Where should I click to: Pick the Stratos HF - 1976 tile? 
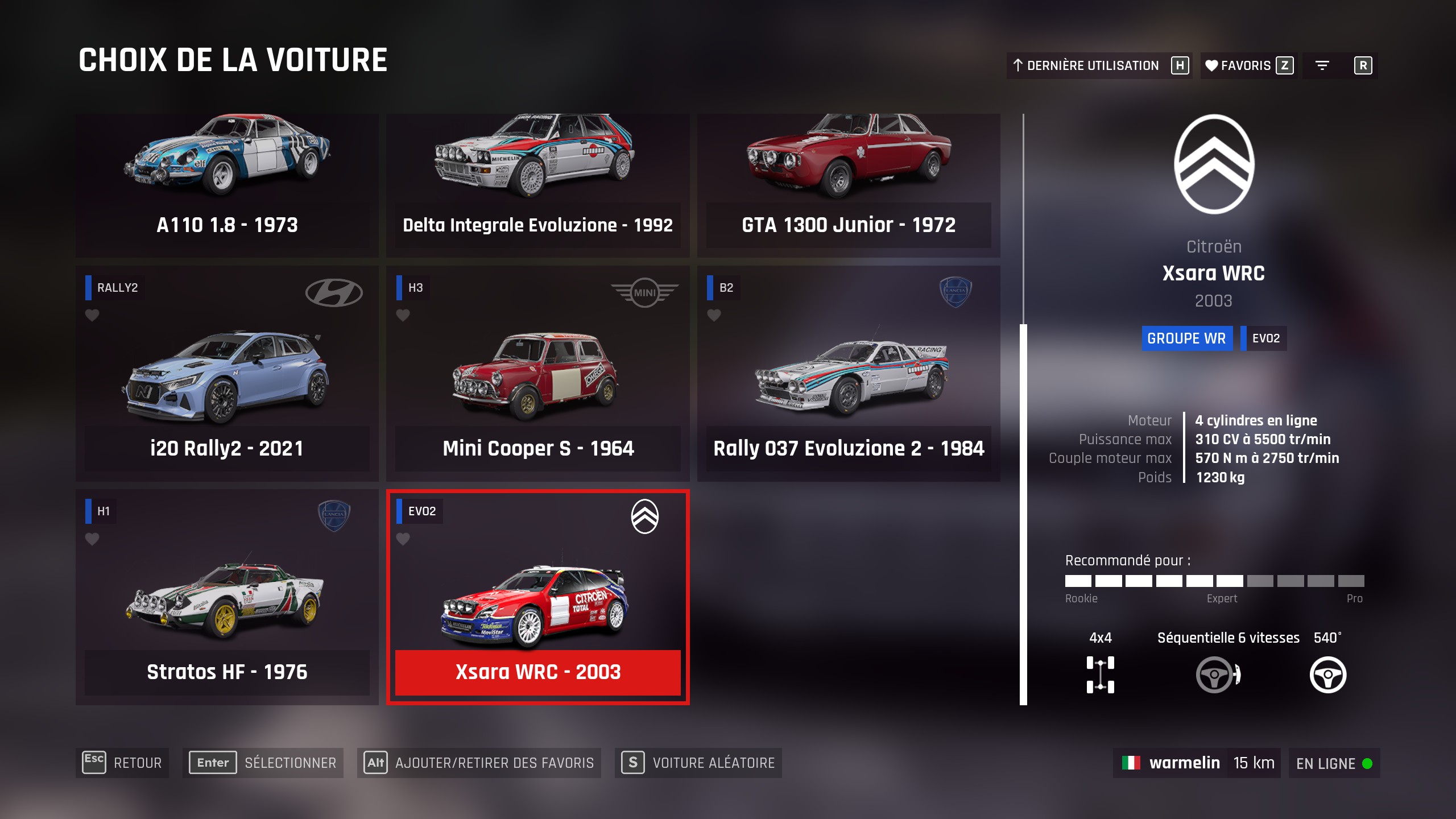[x=227, y=597]
